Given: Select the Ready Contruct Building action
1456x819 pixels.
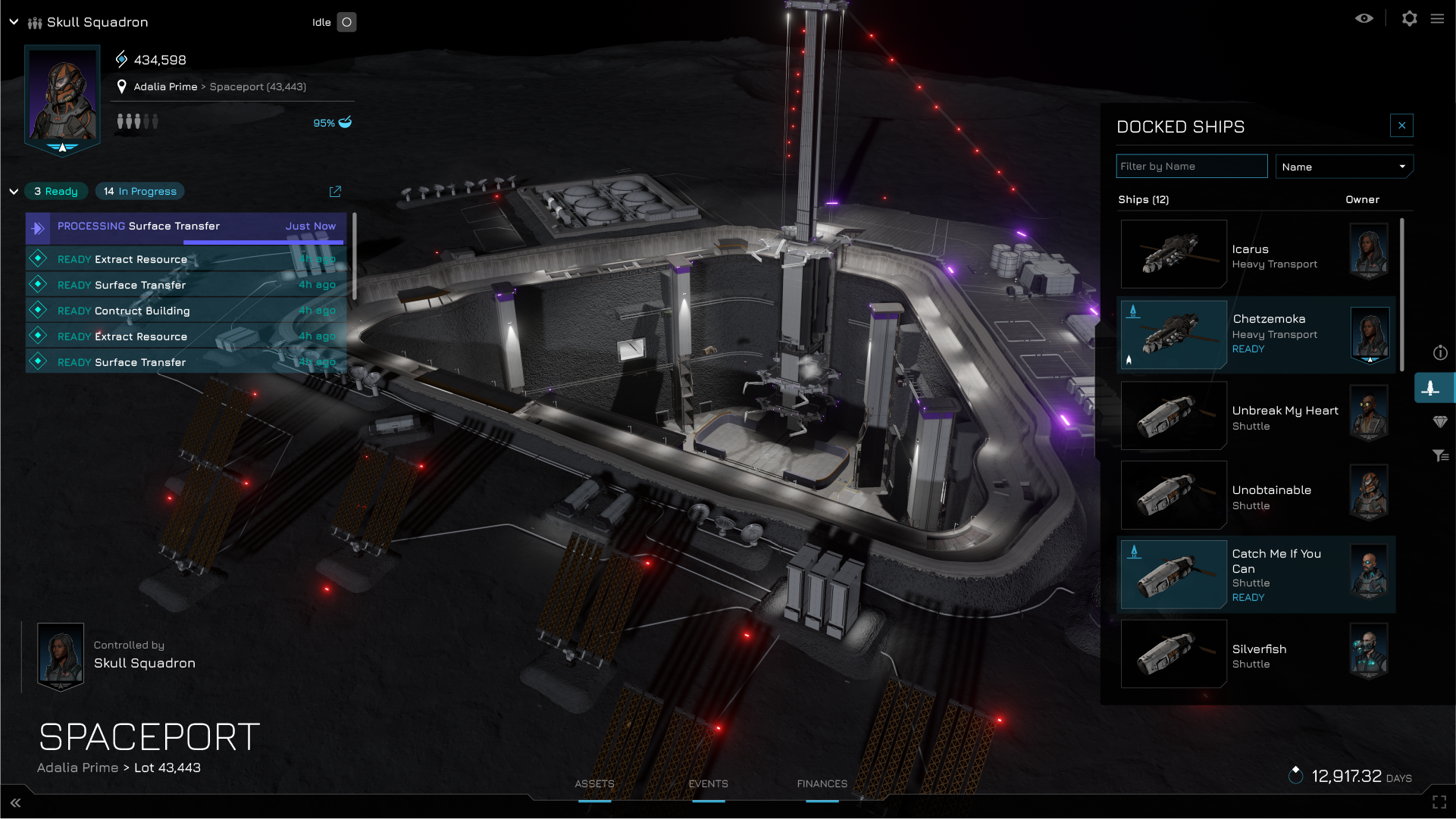Looking at the screenshot, I should 186,311.
